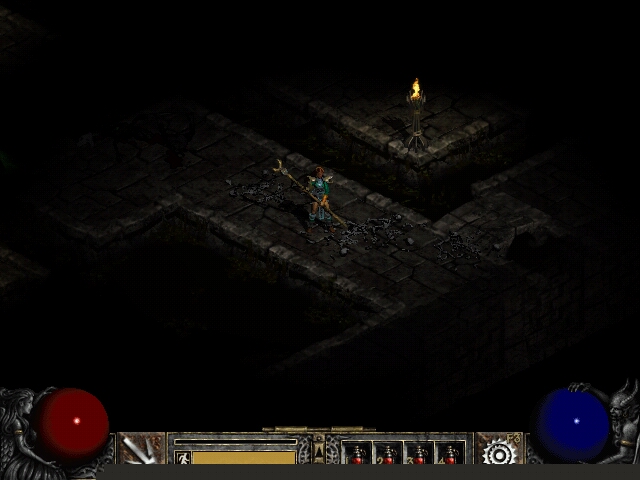Drink the red potion in belt slot 1
This screenshot has width=640, height=480.
point(357,454)
